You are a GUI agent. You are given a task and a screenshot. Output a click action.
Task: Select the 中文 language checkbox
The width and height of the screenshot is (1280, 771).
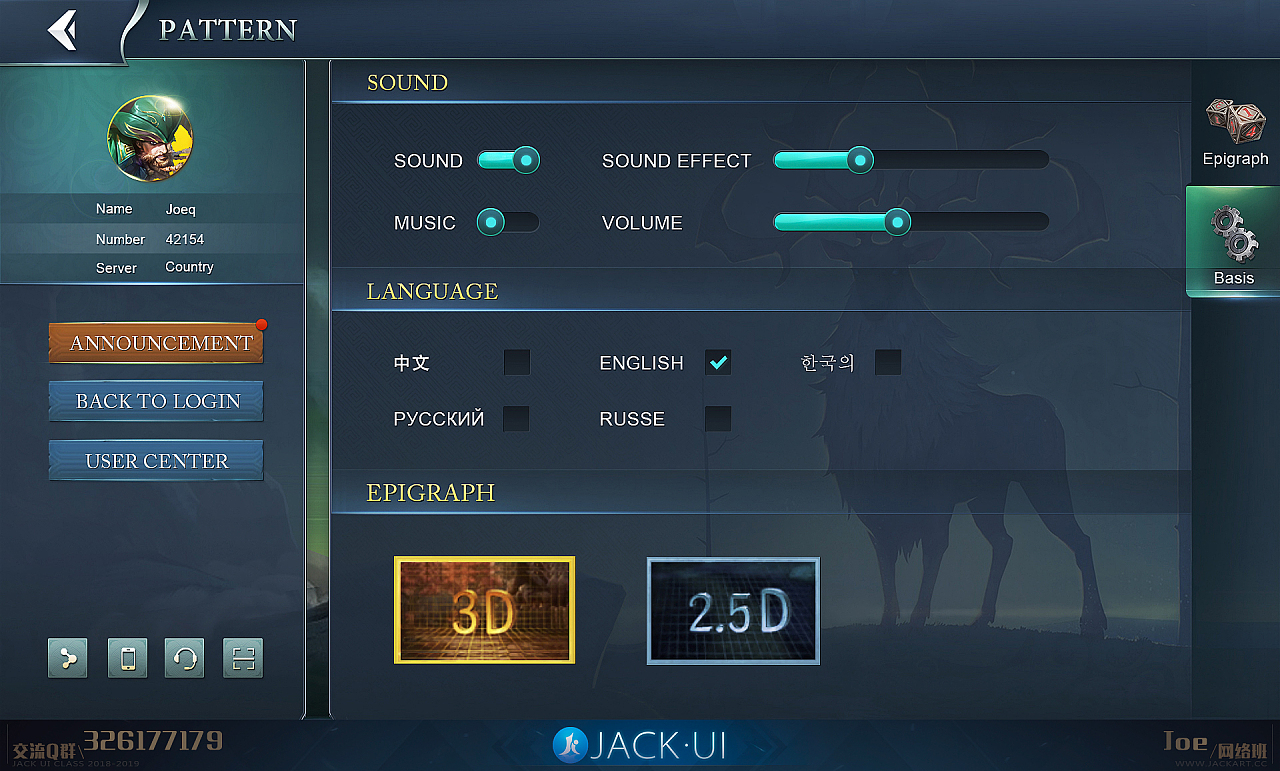coord(517,362)
